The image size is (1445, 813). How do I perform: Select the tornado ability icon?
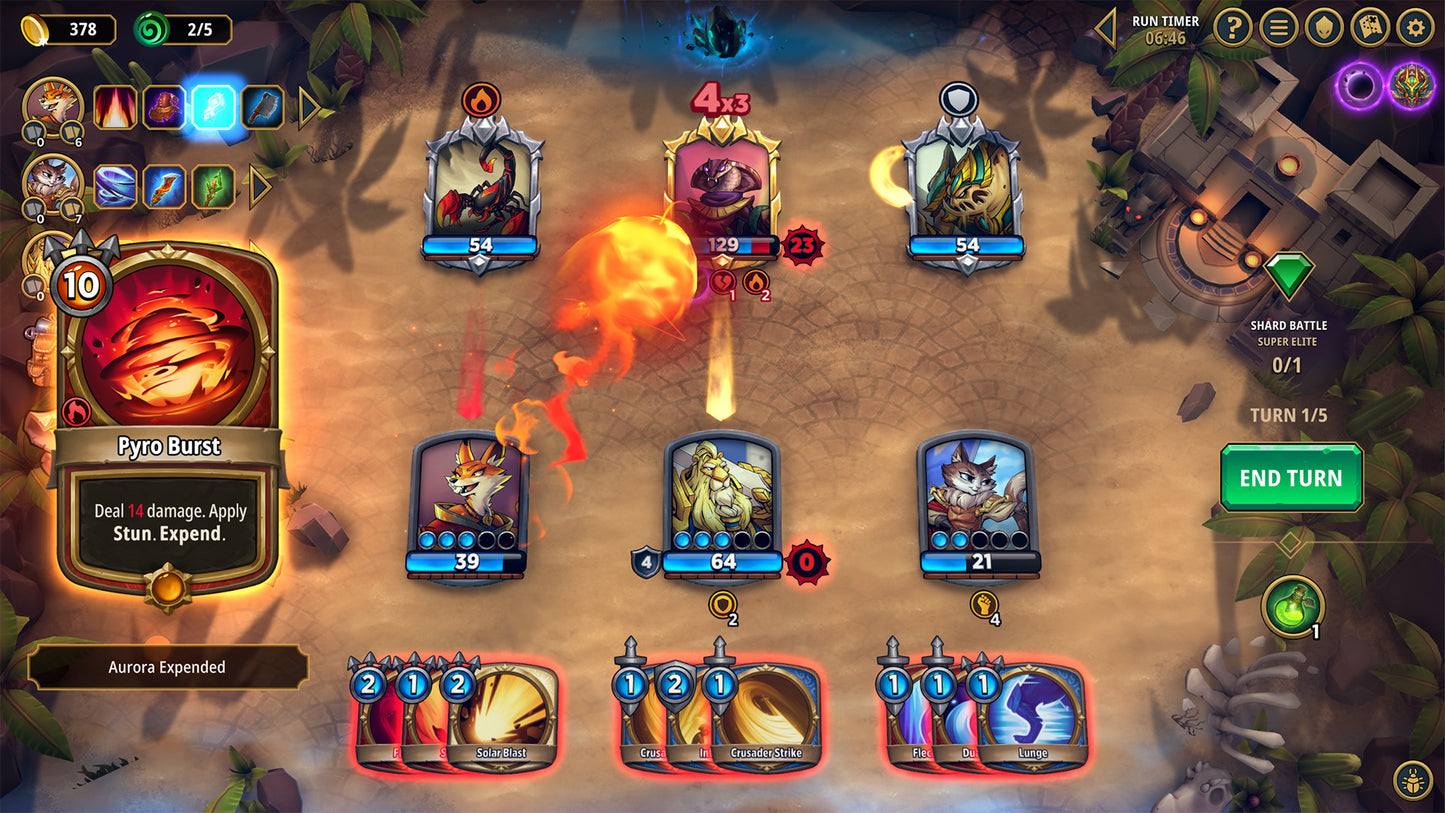click(113, 187)
